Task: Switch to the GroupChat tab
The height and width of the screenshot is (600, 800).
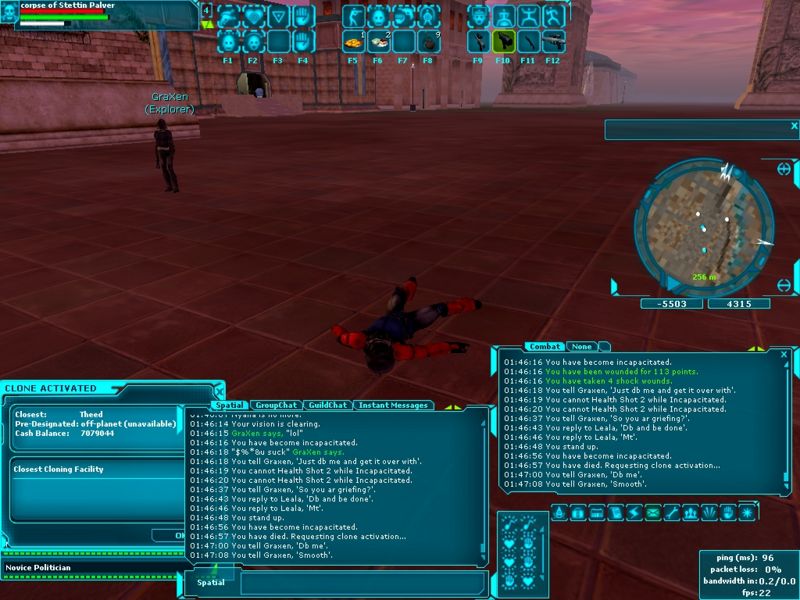Action: [275, 405]
